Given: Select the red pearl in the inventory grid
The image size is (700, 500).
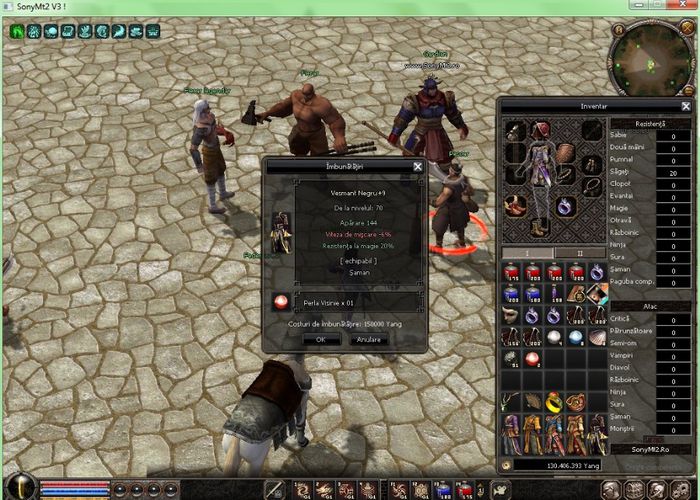Looking at the screenshot, I should (x=533, y=358).
